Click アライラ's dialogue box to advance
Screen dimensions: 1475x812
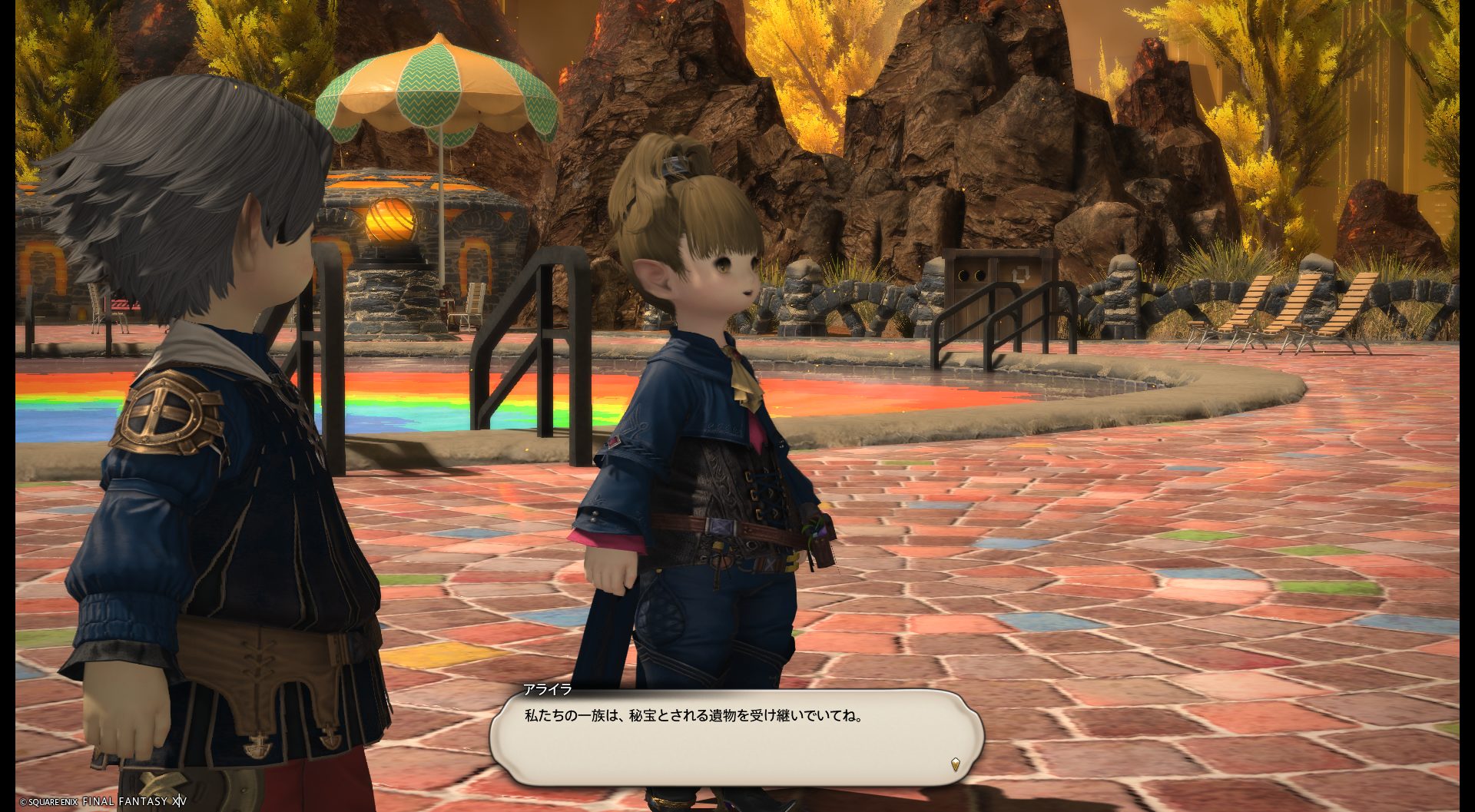click(736, 736)
